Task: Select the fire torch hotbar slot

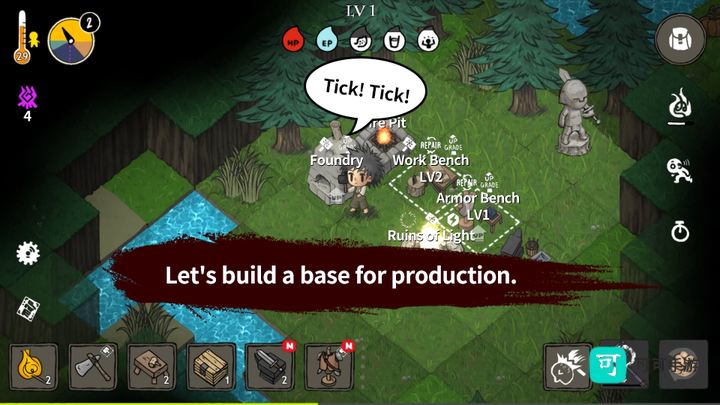Action: pos(33,366)
